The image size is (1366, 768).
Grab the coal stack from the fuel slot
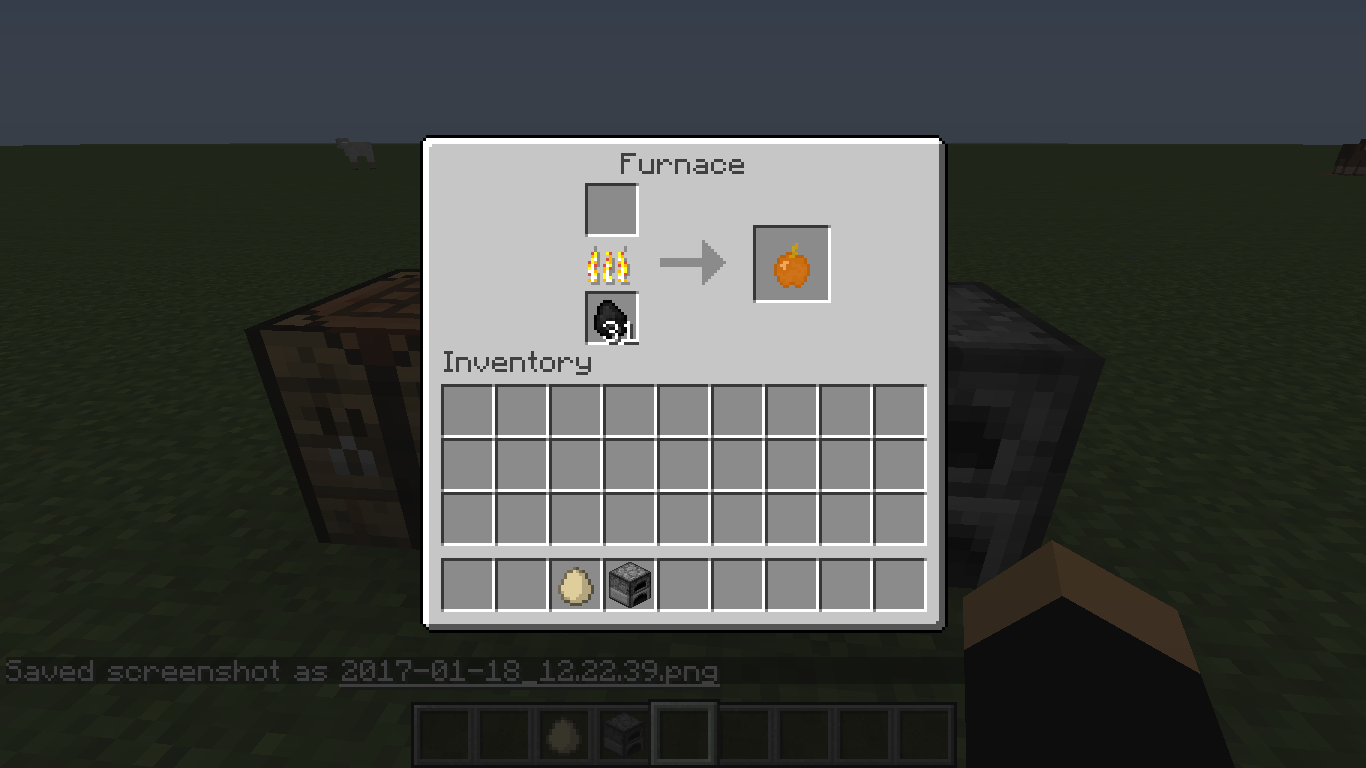point(610,318)
